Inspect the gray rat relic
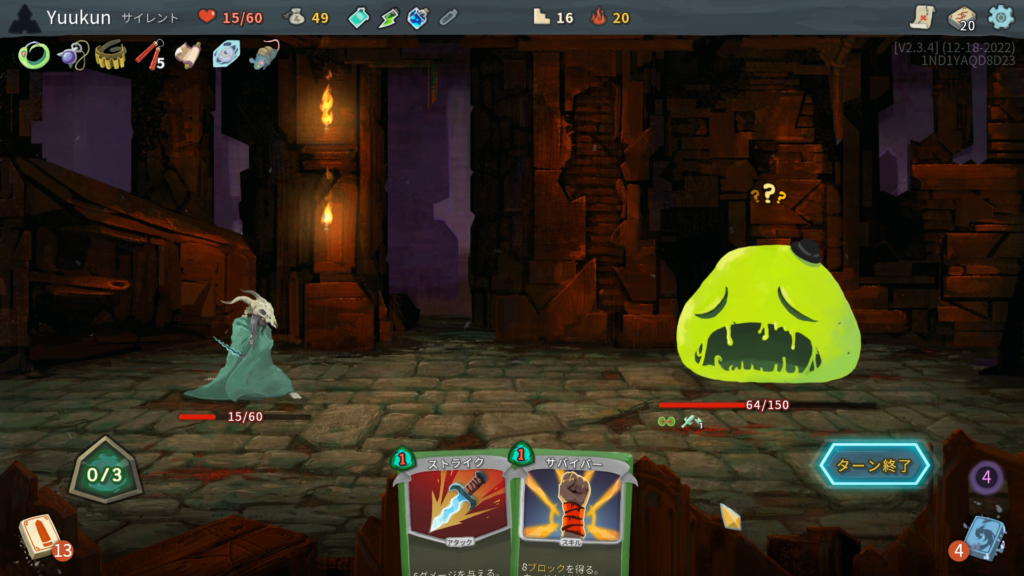The image size is (1024, 576). (x=264, y=55)
